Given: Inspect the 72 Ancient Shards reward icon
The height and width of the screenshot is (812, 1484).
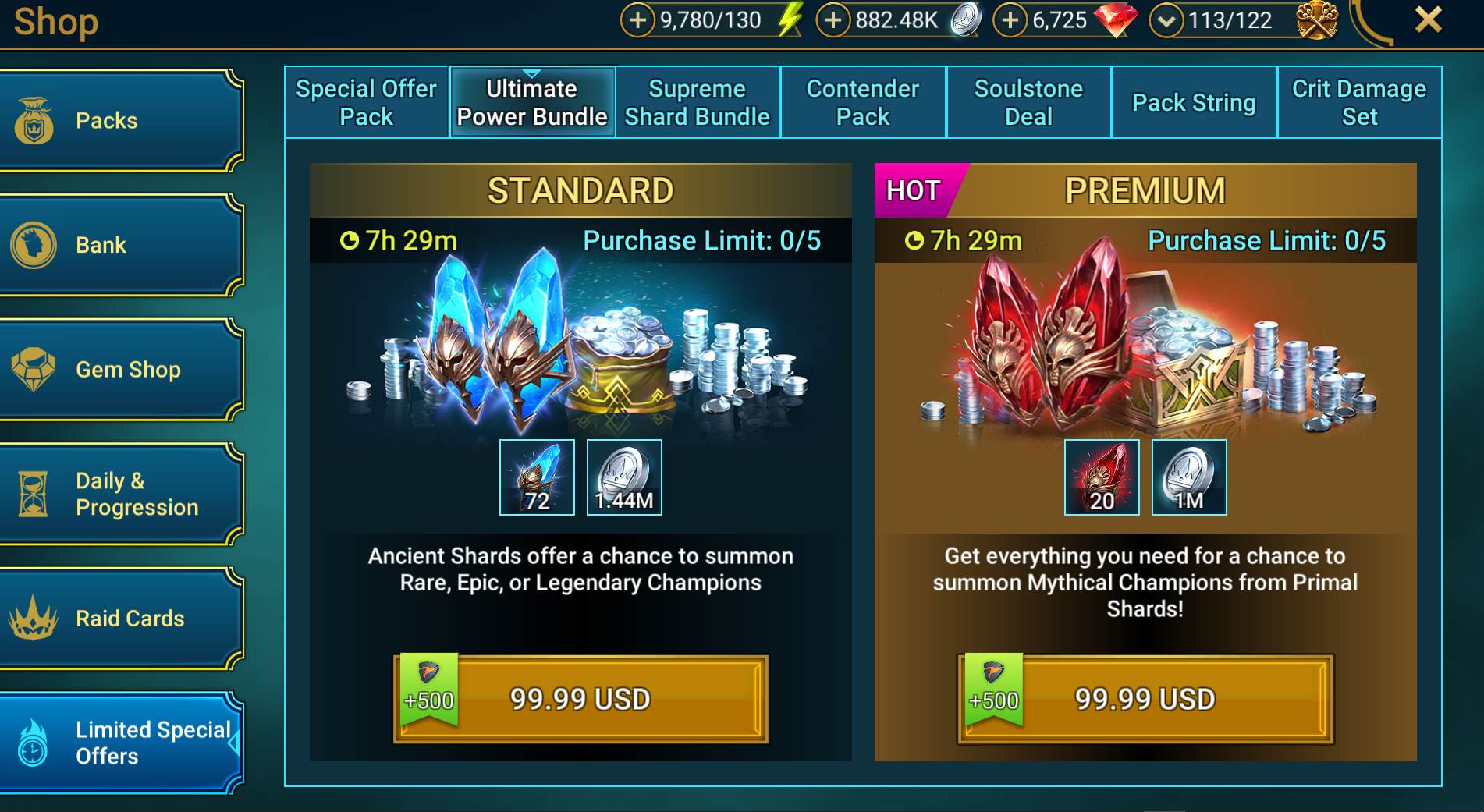Looking at the screenshot, I should (x=537, y=477).
